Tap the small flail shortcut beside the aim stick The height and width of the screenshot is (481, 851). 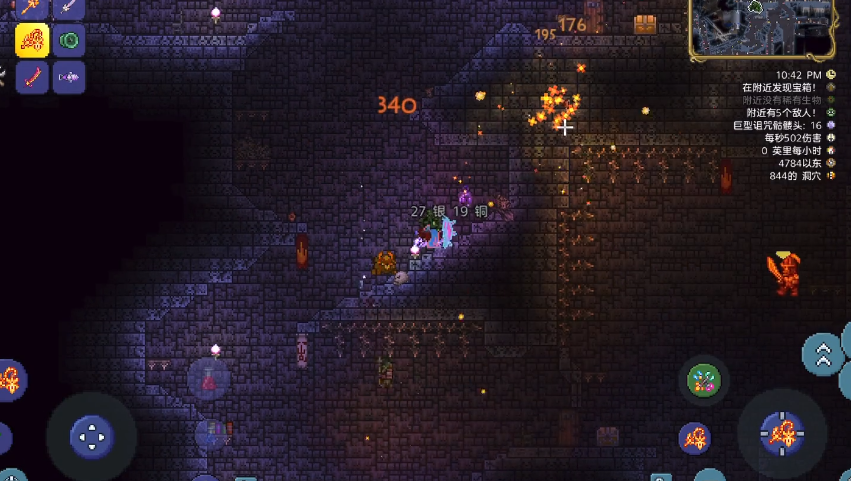pyautogui.click(x=695, y=437)
